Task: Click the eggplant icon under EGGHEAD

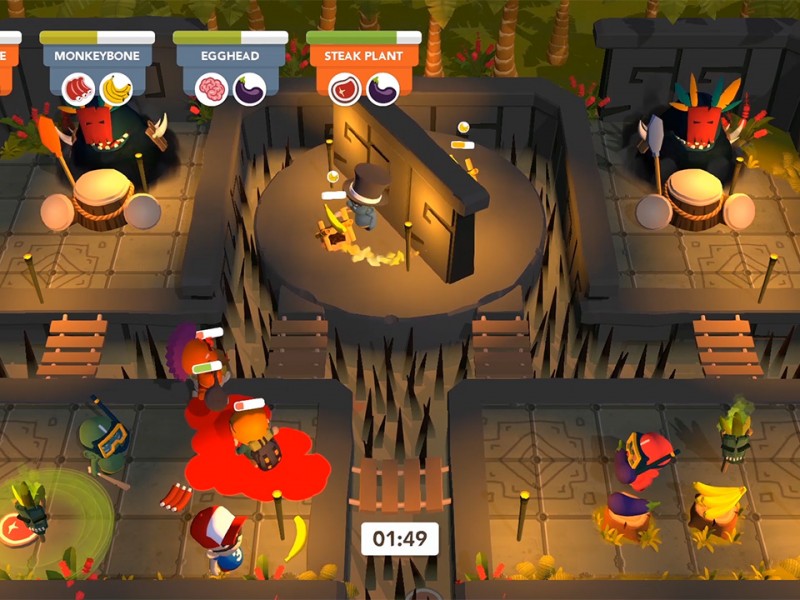Action: [x=249, y=90]
